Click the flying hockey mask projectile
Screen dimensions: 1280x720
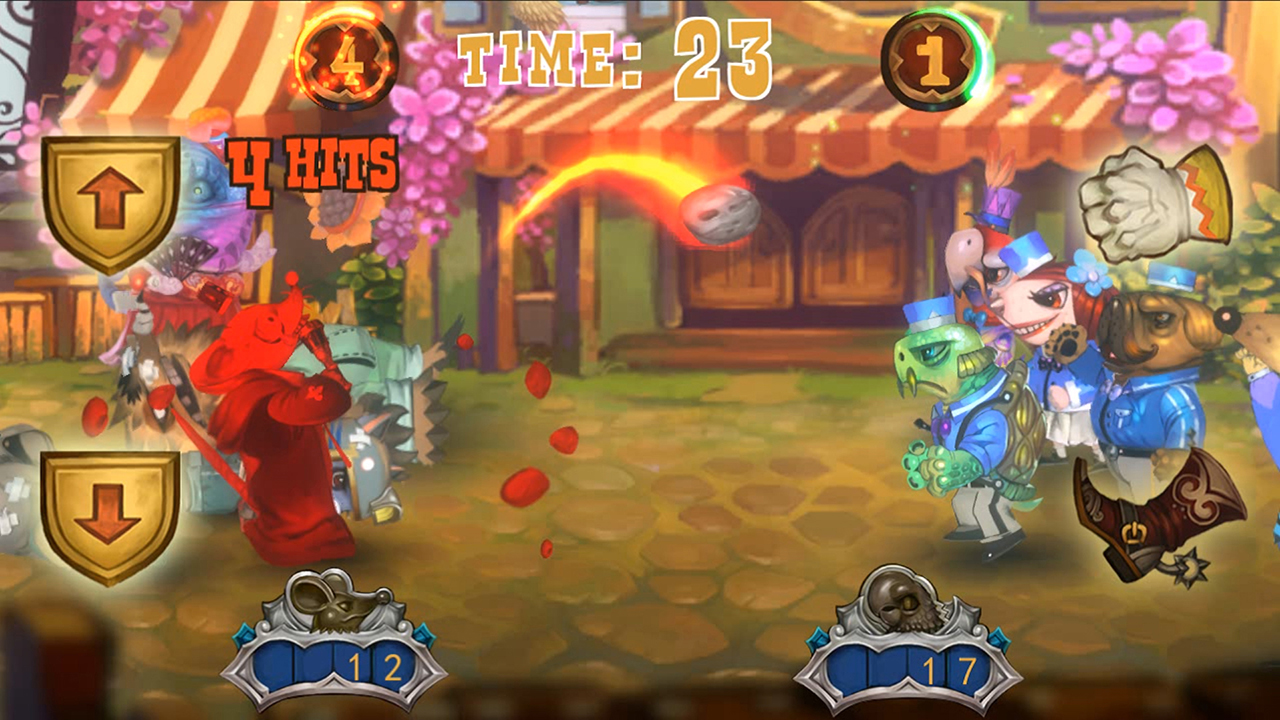click(x=722, y=213)
